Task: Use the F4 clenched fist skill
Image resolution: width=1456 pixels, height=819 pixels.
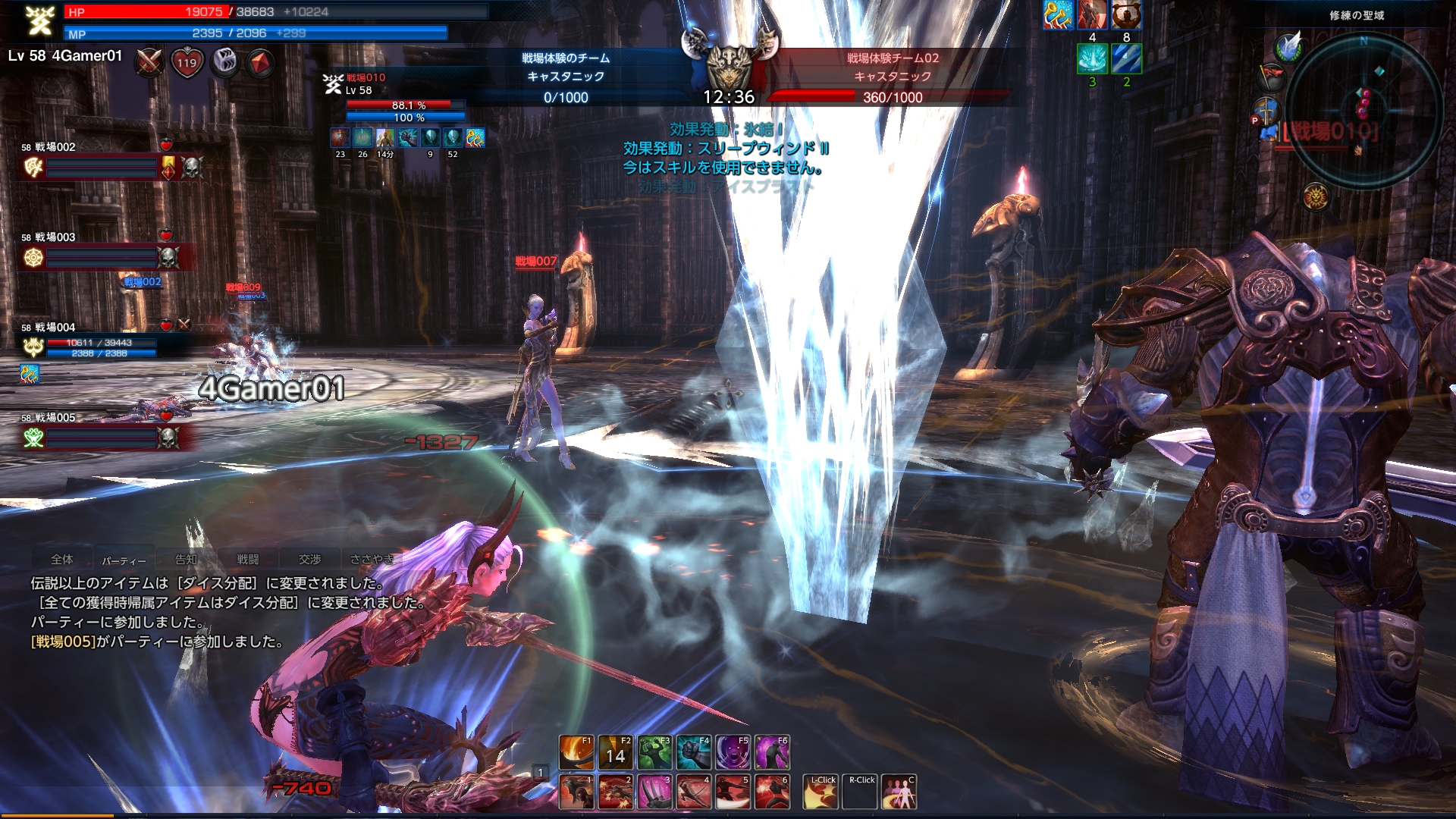Action: point(694,752)
